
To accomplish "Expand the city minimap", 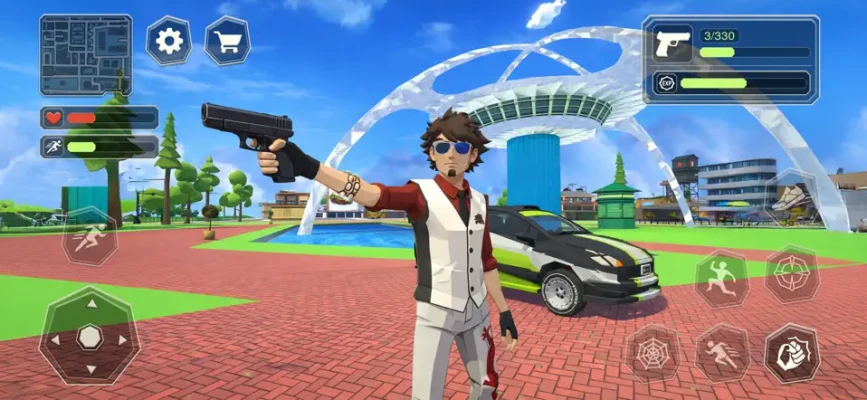I will click(x=86, y=55).
